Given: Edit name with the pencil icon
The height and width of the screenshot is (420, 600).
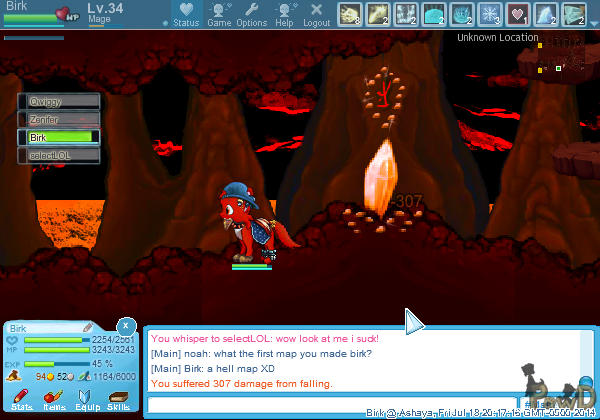Looking at the screenshot, I should (88, 327).
